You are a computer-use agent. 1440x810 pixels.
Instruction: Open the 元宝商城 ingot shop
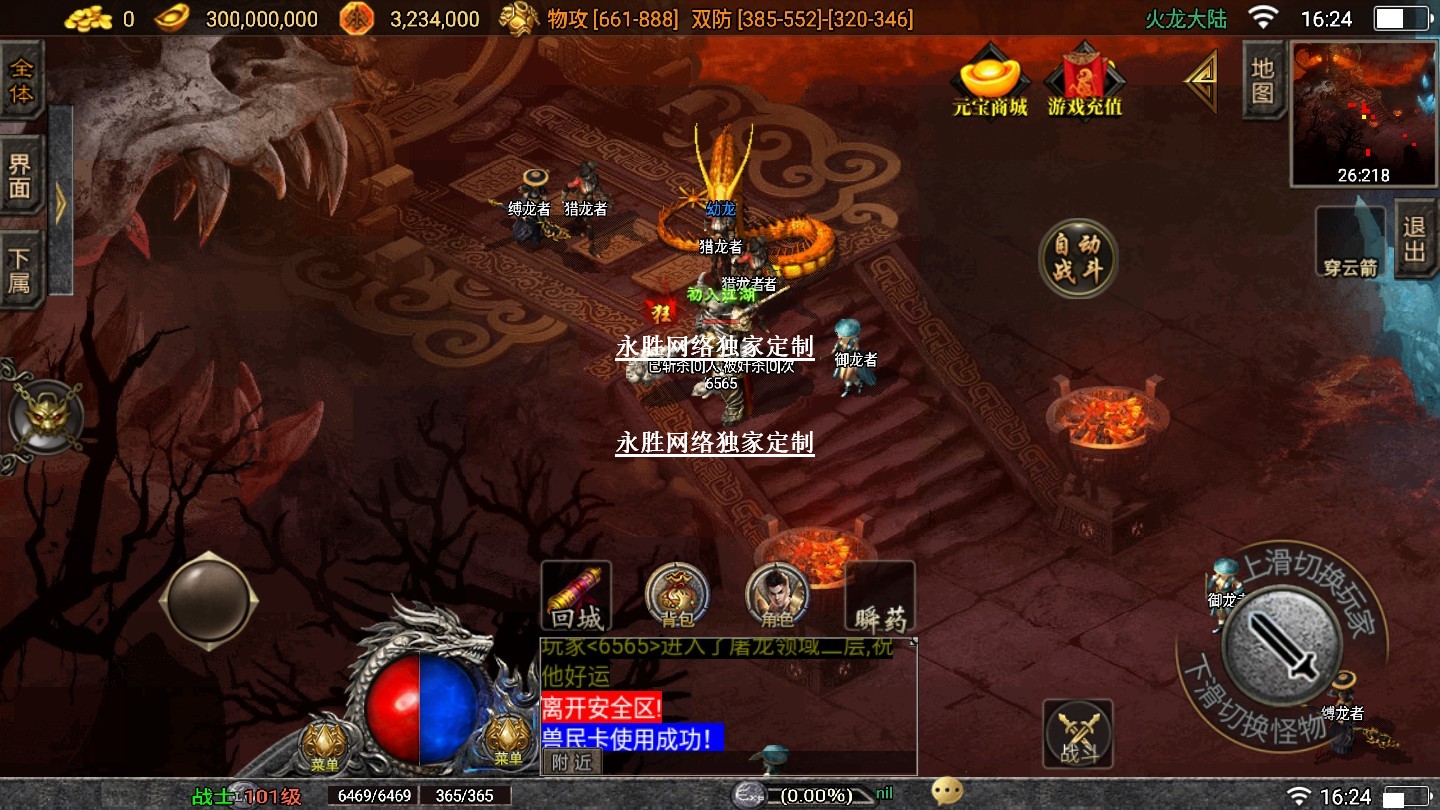coord(990,81)
